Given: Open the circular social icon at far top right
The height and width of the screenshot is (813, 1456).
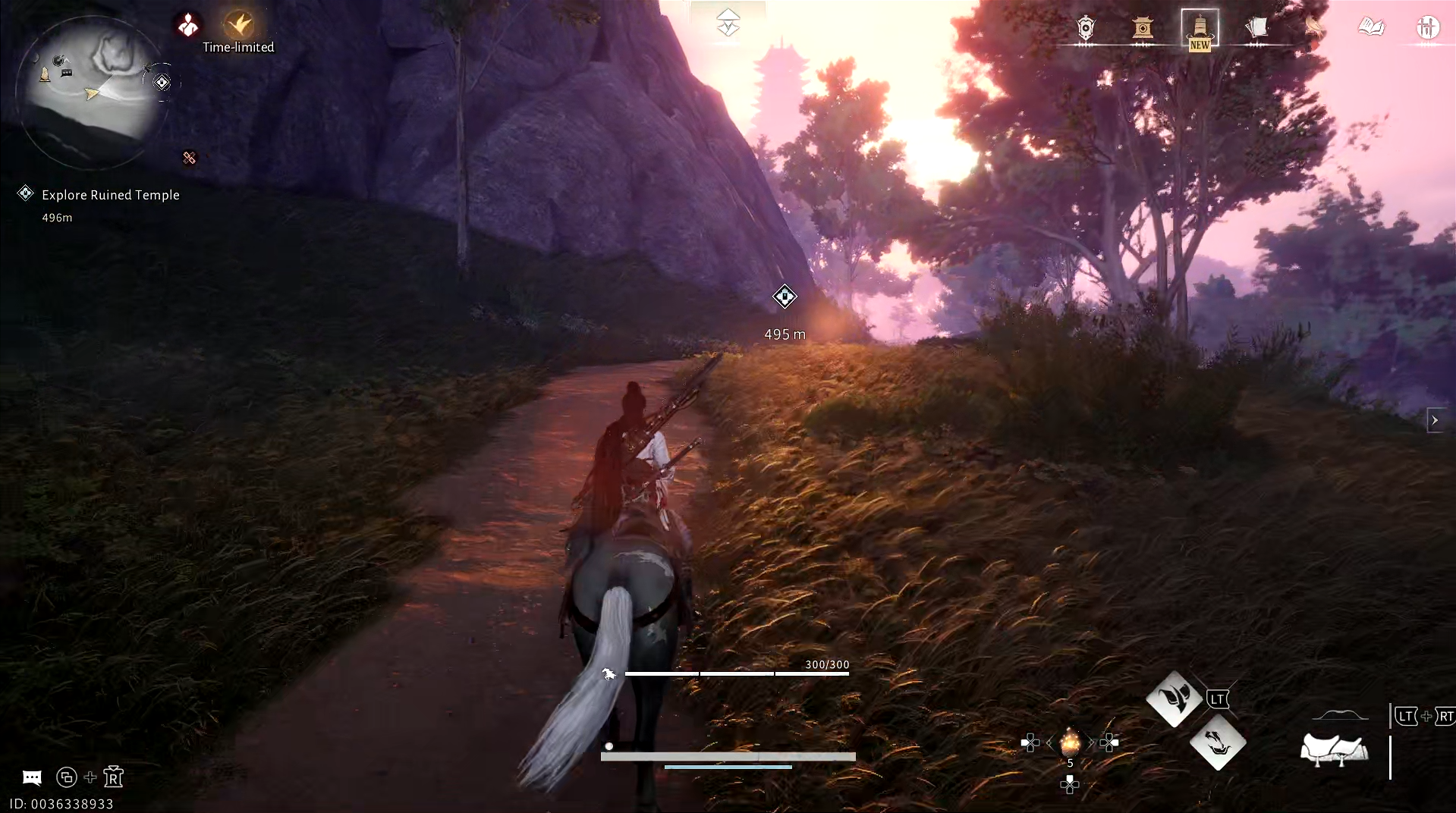Looking at the screenshot, I should [x=1428, y=27].
